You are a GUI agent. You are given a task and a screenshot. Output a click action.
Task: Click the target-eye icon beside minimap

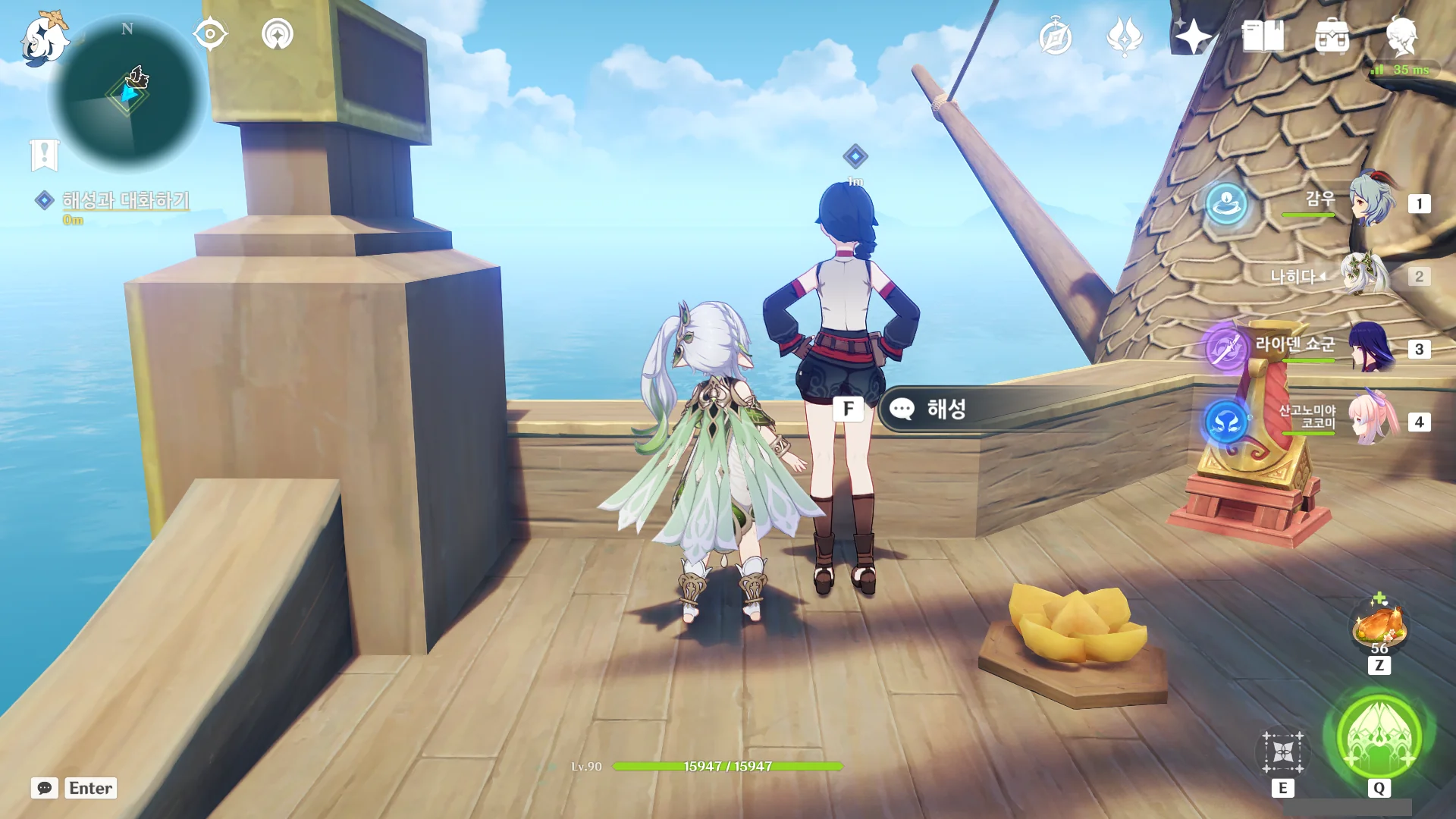[210, 34]
